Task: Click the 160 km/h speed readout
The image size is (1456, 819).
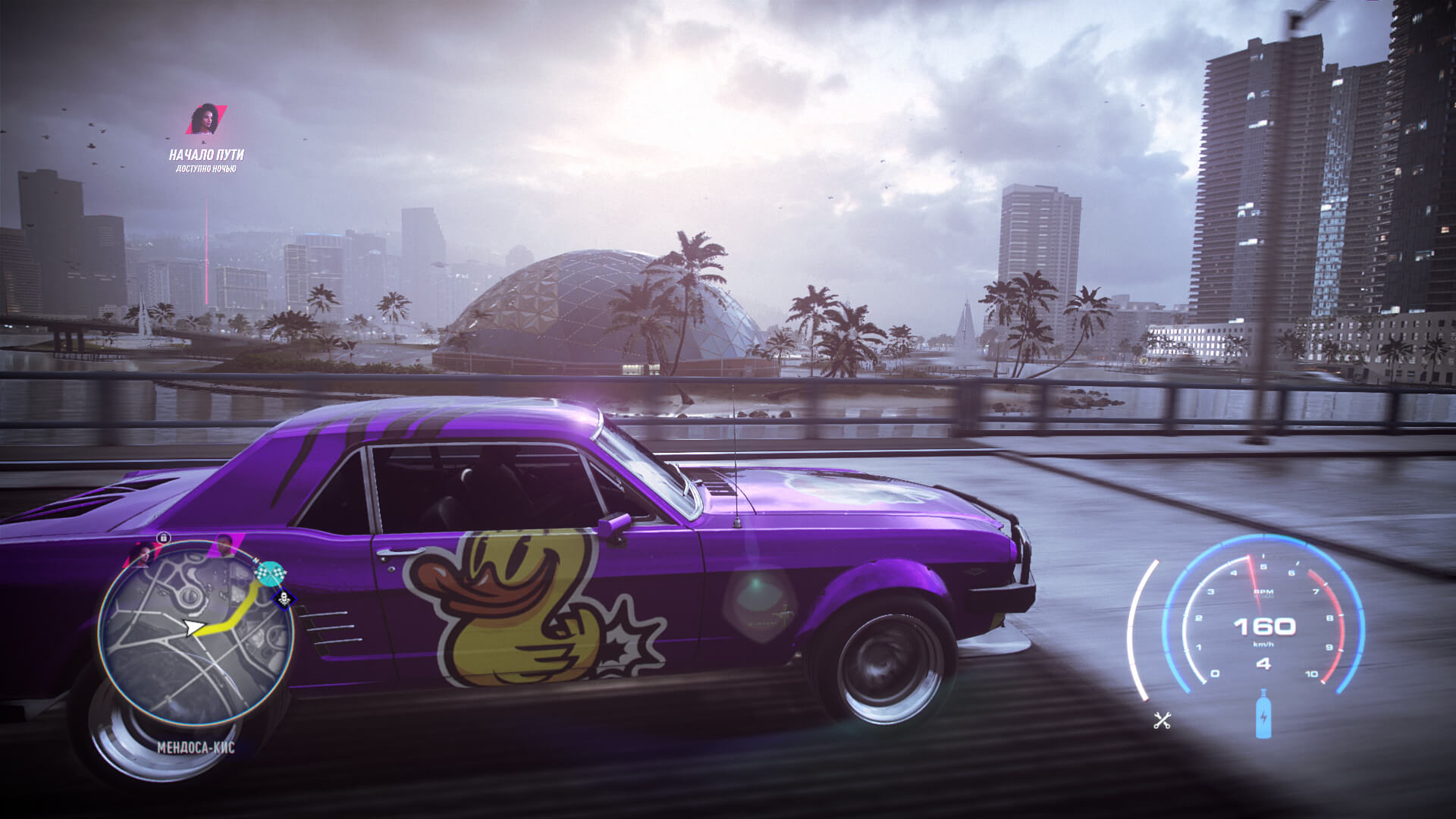Action: click(x=1266, y=628)
